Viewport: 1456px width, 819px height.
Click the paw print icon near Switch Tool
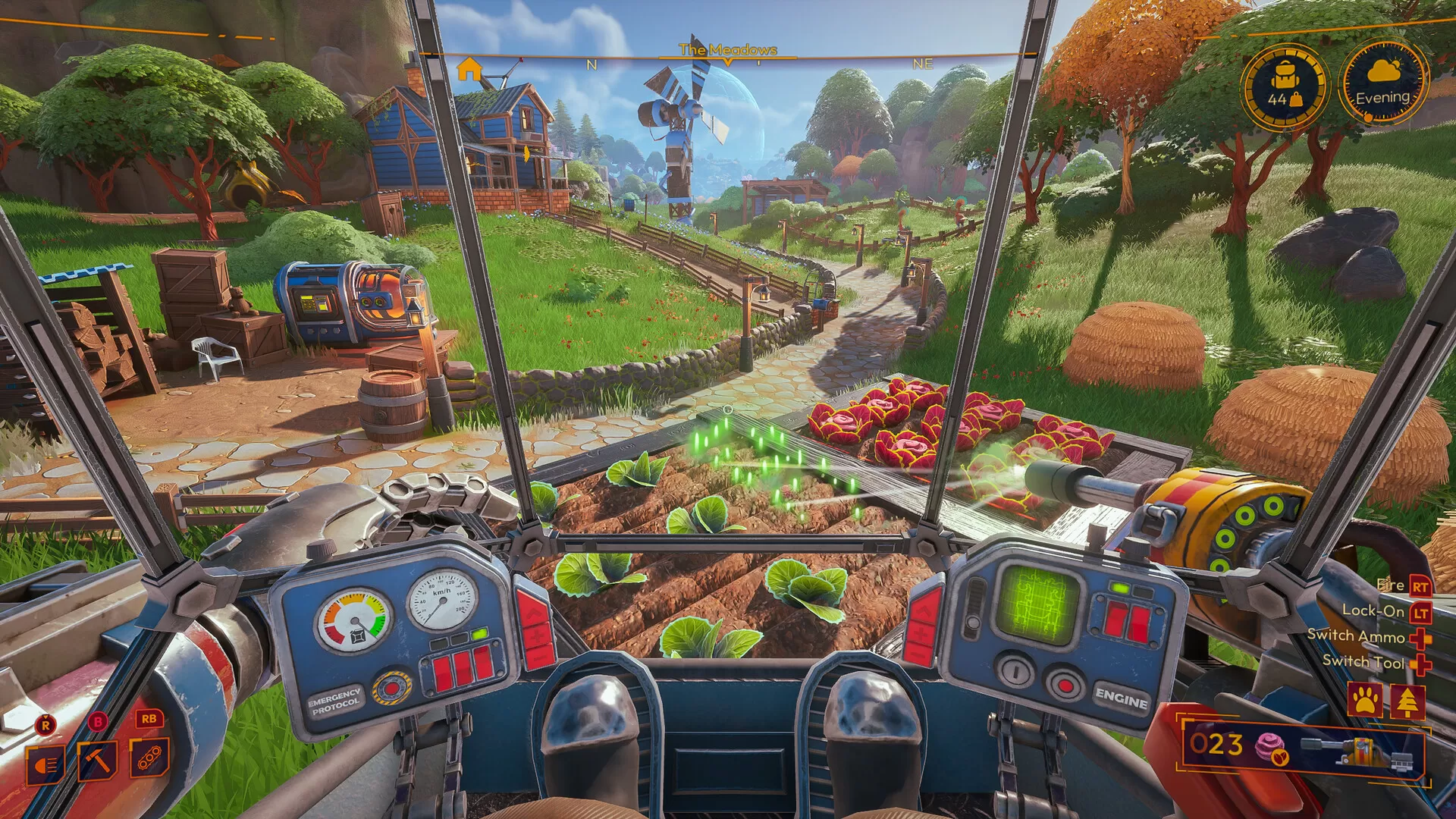click(1366, 699)
